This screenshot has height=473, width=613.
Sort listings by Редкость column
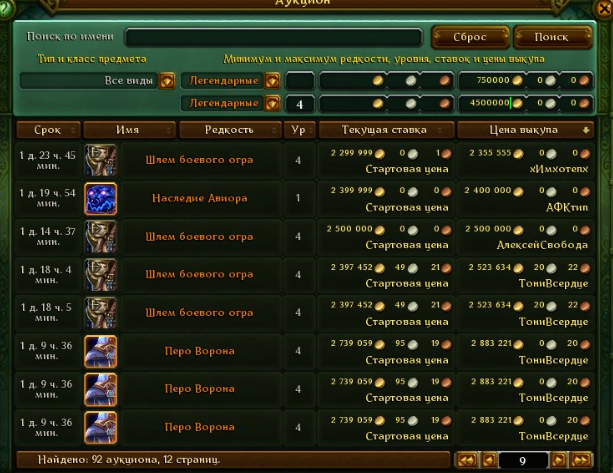(x=229, y=130)
